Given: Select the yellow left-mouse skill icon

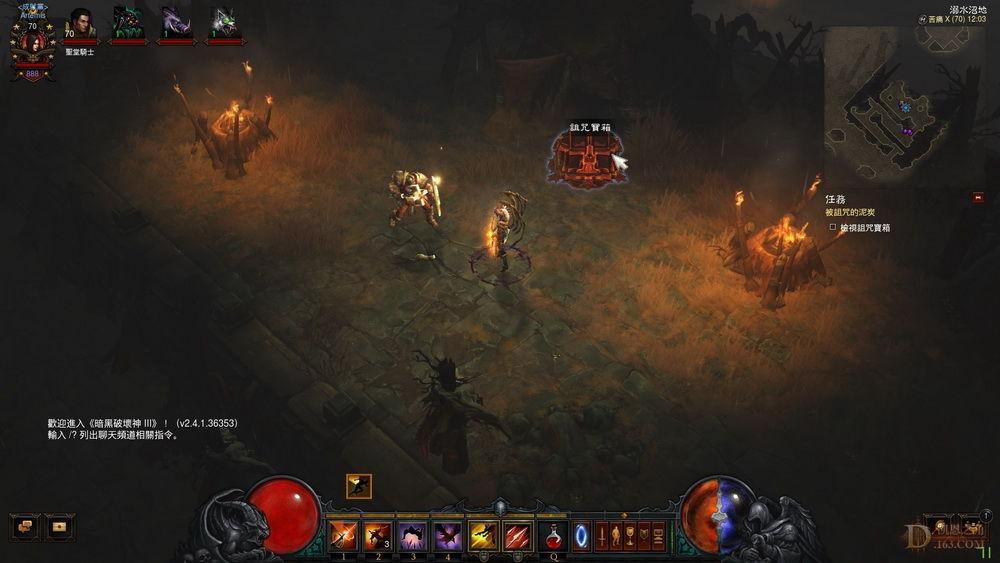Looking at the screenshot, I should tap(484, 536).
